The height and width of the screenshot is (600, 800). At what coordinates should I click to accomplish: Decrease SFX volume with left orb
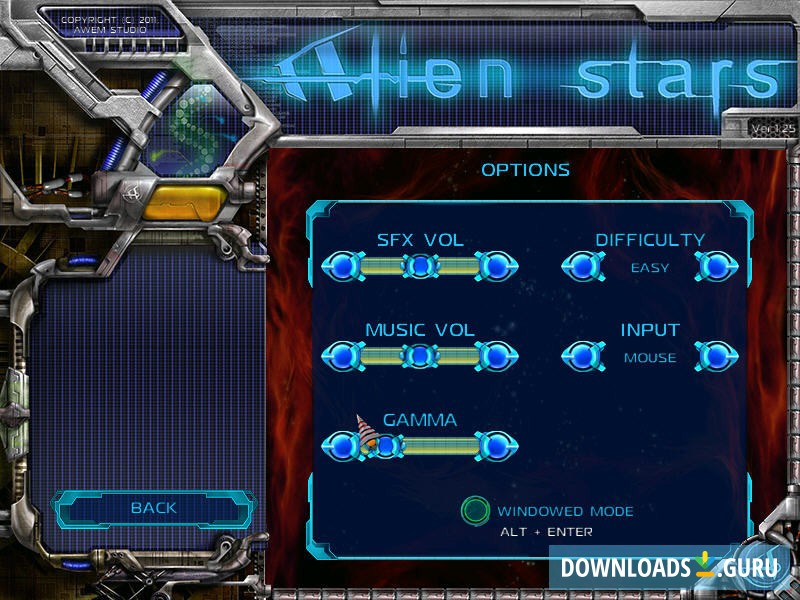(x=342, y=266)
